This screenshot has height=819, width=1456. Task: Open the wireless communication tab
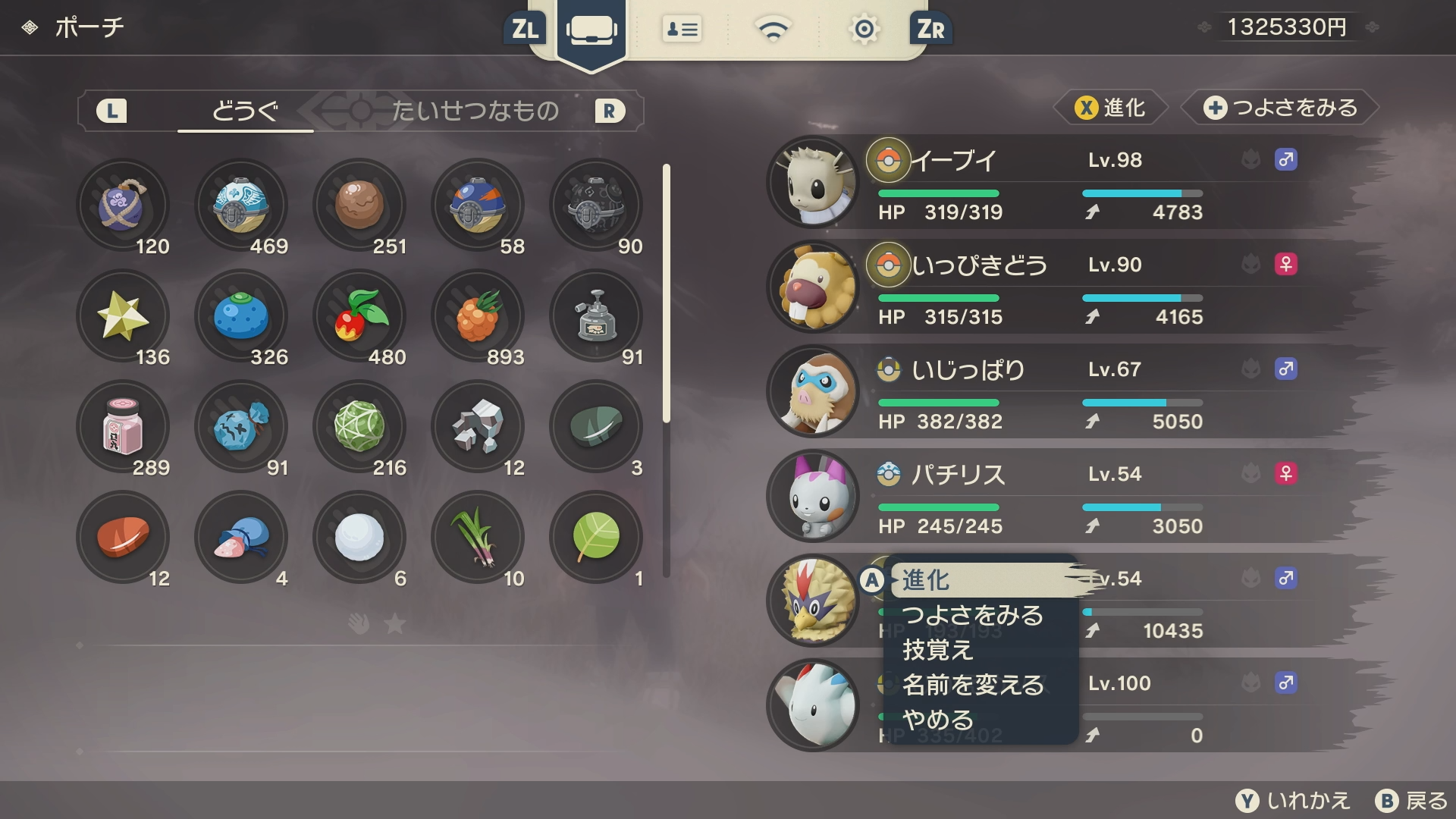coord(773,30)
